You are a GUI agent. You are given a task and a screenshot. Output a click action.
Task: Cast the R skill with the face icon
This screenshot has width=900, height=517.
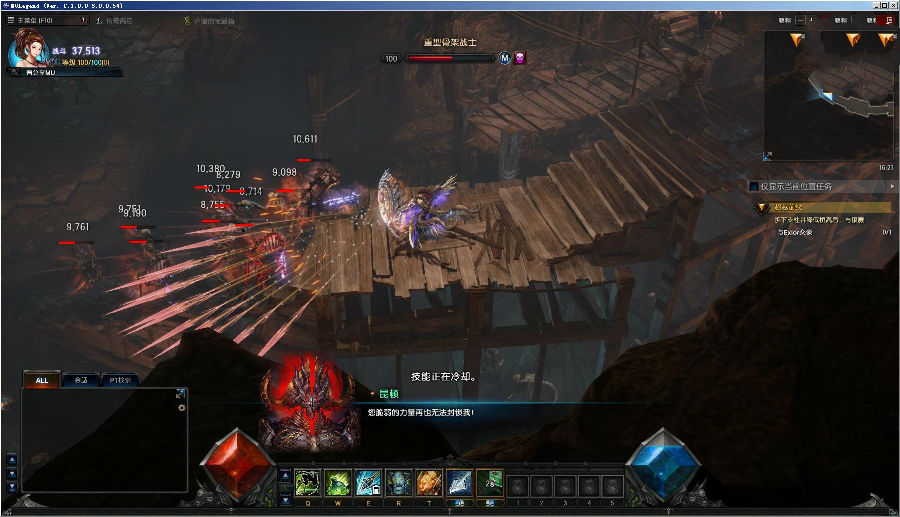398,482
